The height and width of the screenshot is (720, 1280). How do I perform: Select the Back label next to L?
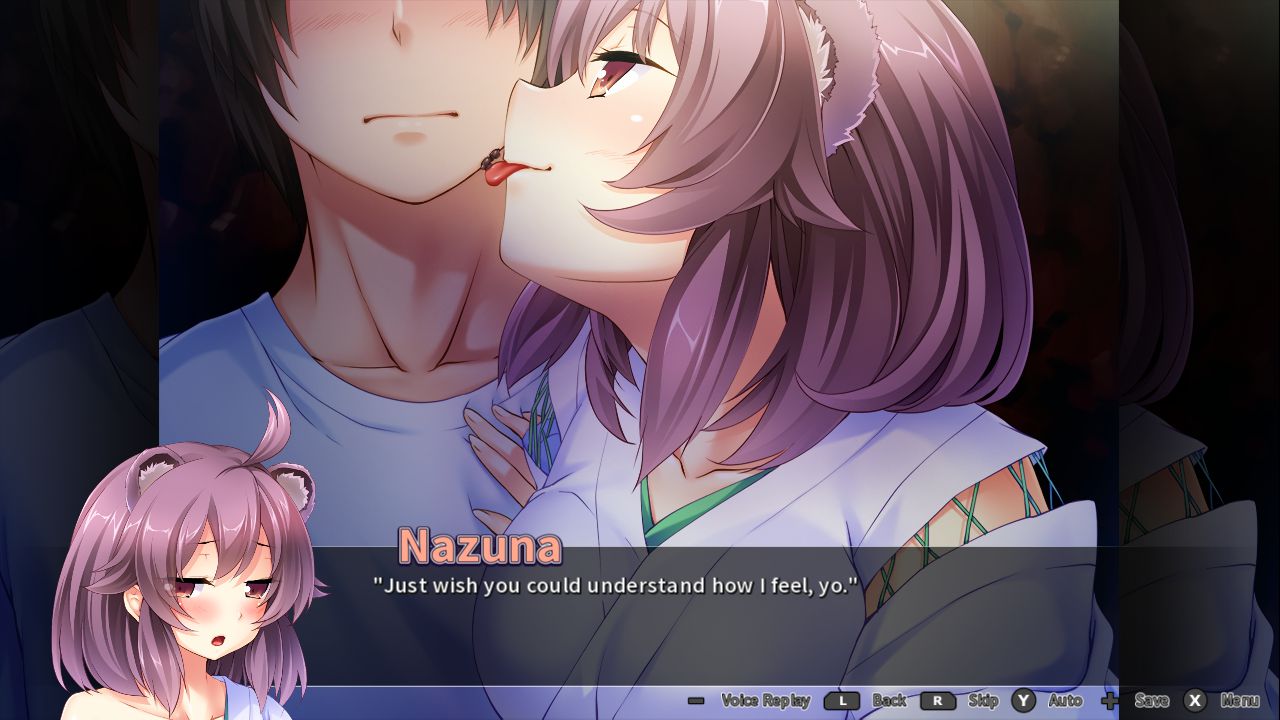coord(888,701)
